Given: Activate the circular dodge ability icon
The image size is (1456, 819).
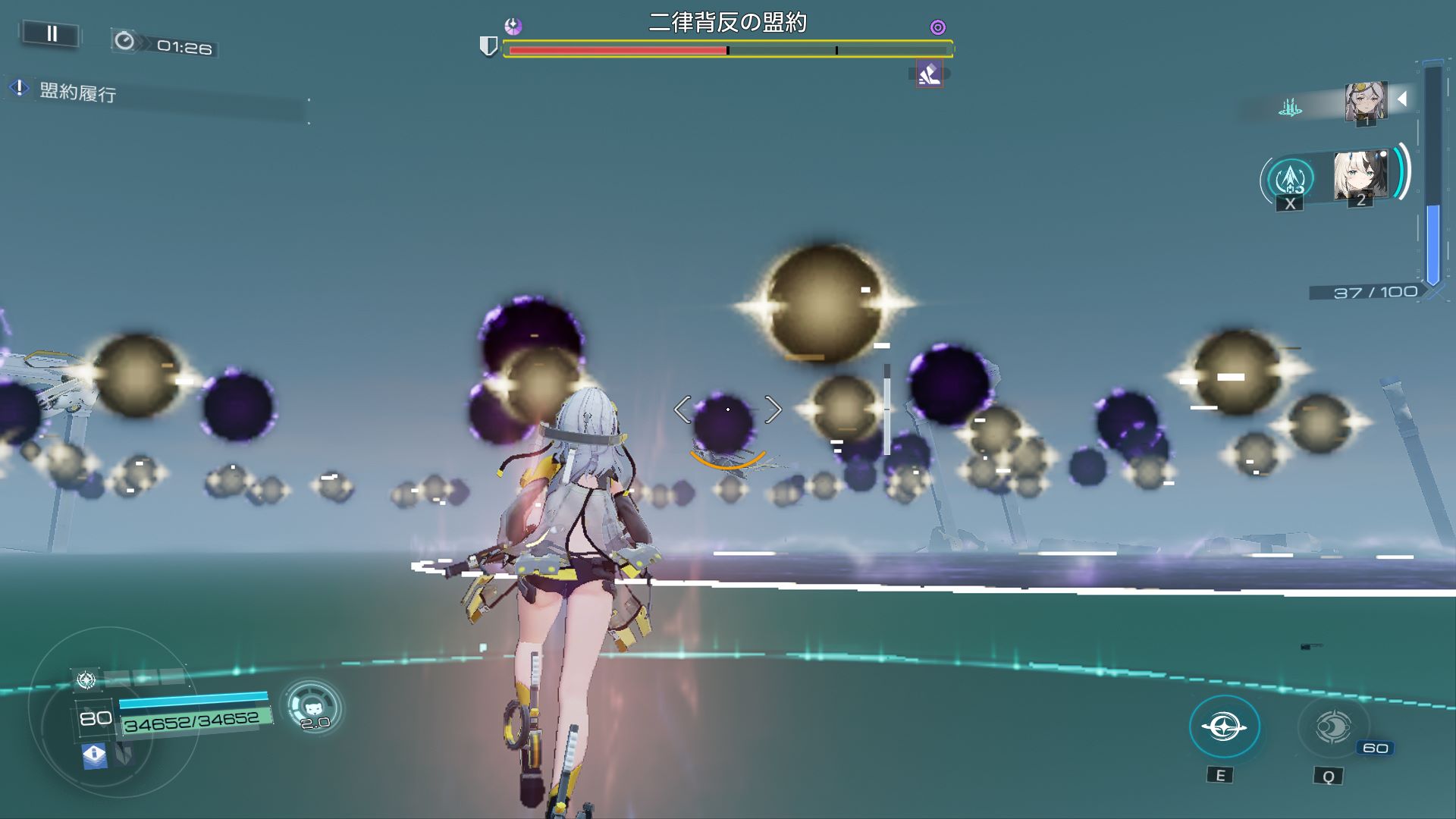Looking at the screenshot, I should tap(312, 705).
